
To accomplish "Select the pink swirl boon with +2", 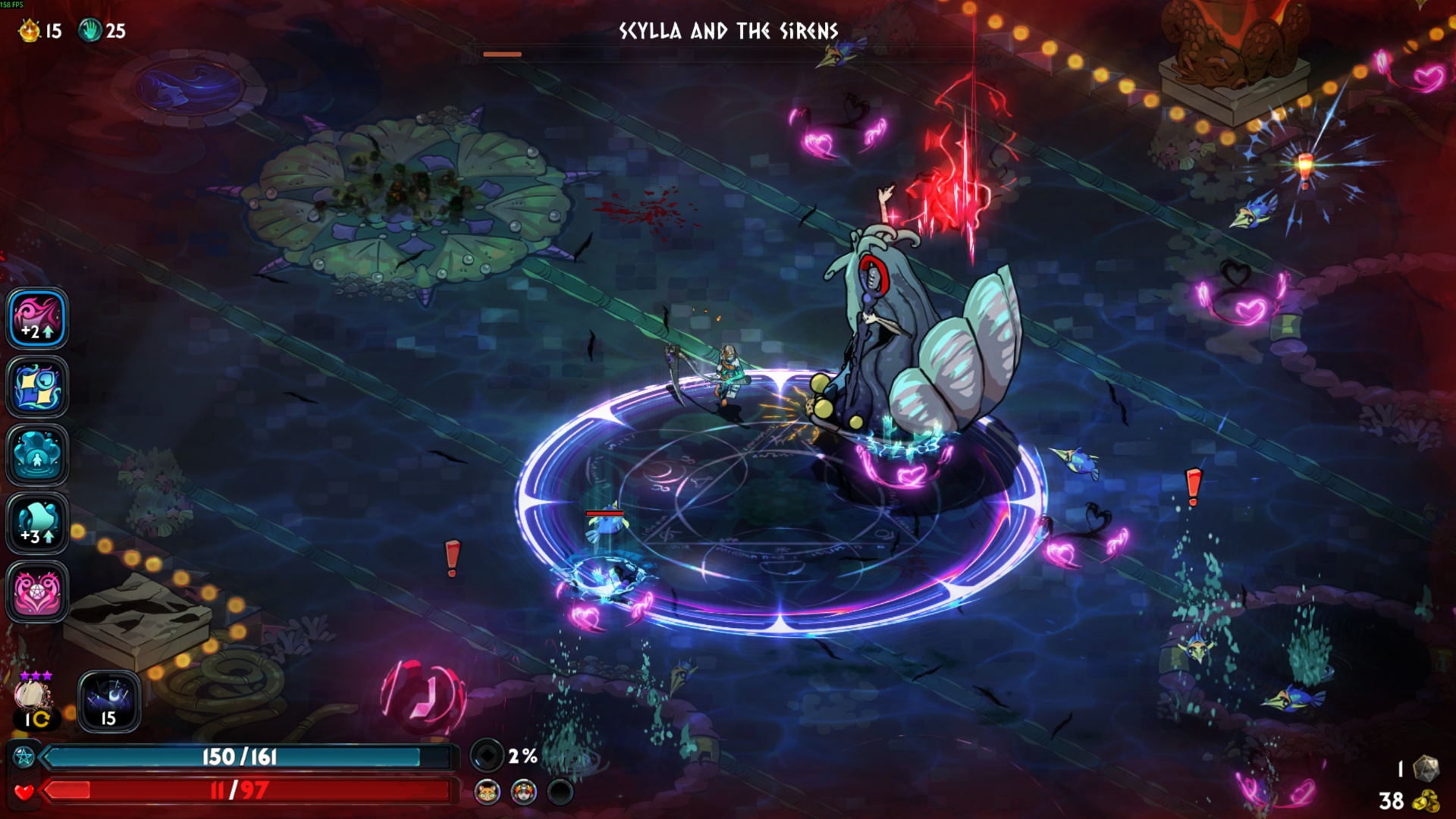I will point(37,318).
